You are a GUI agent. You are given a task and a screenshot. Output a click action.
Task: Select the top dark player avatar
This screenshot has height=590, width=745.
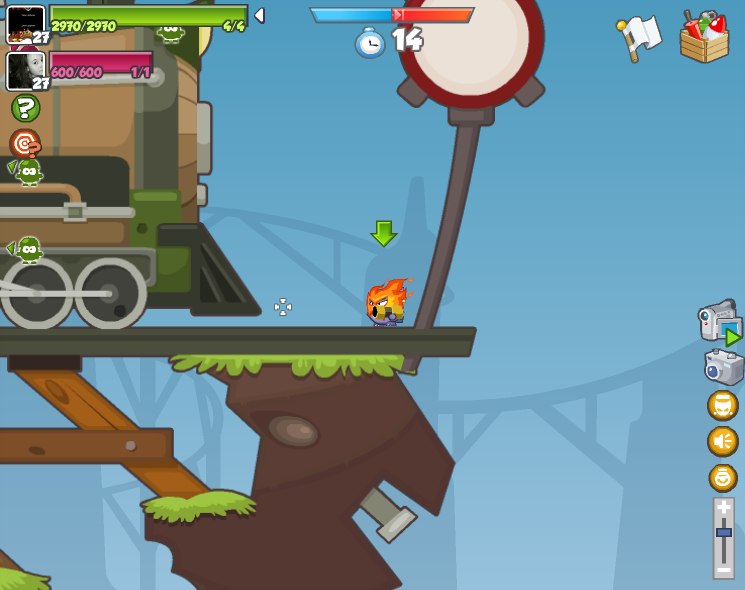click(25, 22)
